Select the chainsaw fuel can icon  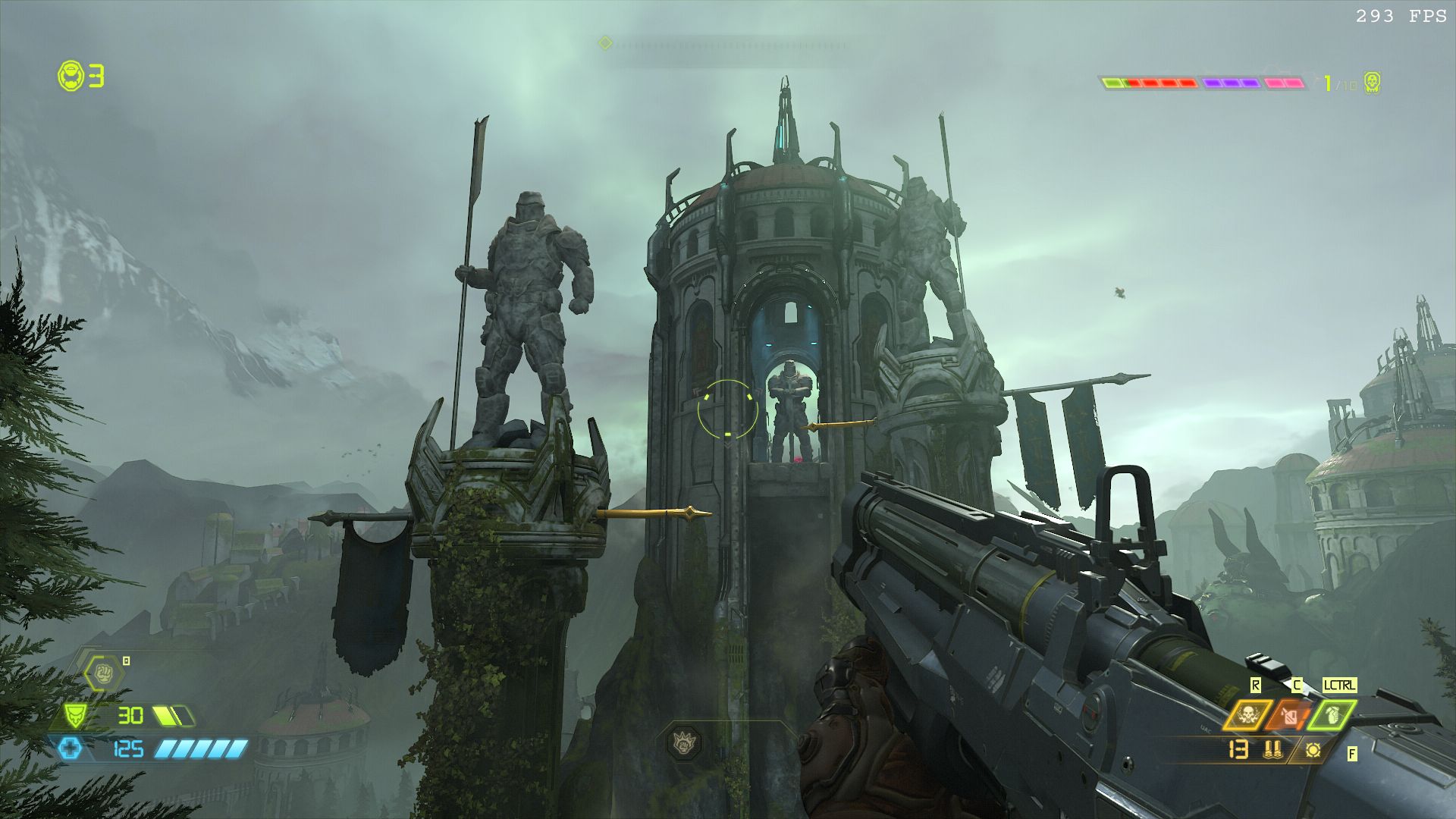[x=1288, y=715]
